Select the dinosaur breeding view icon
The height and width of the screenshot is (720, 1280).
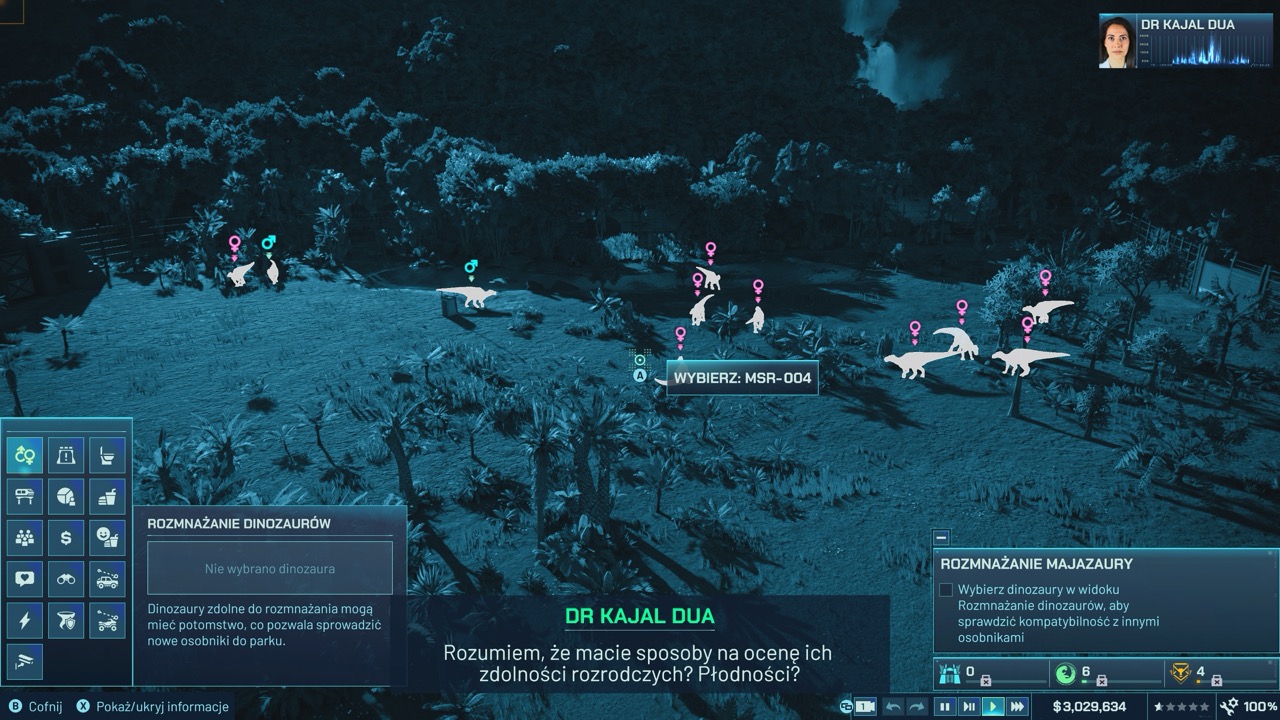coord(25,455)
